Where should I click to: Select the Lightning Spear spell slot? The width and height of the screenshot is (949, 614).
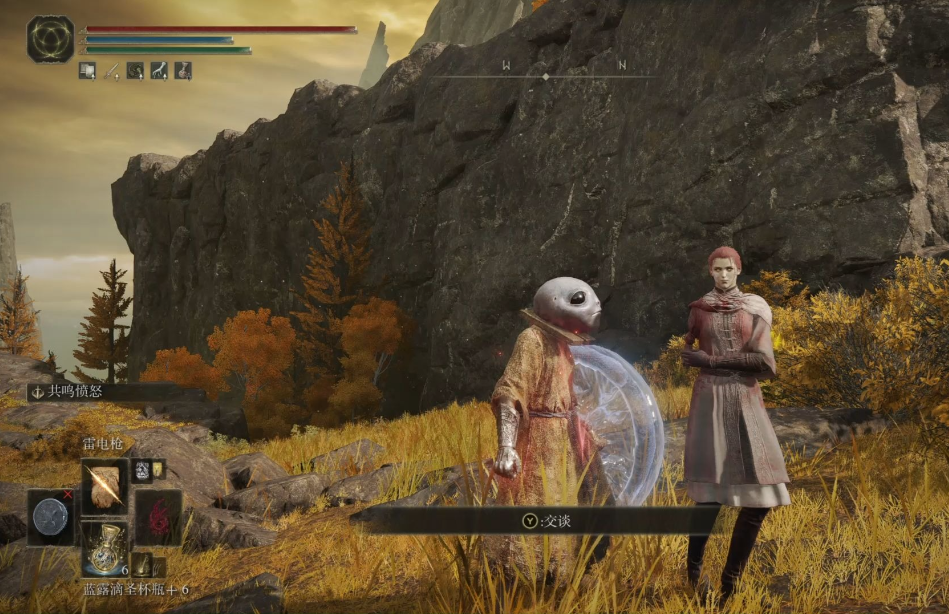pos(104,487)
